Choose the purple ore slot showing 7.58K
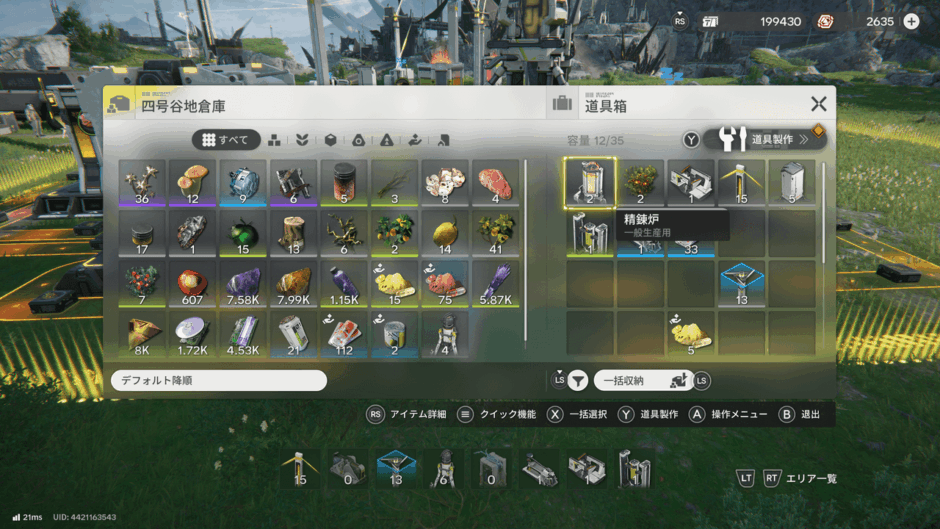Viewport: 940px width, 529px height. (244, 285)
